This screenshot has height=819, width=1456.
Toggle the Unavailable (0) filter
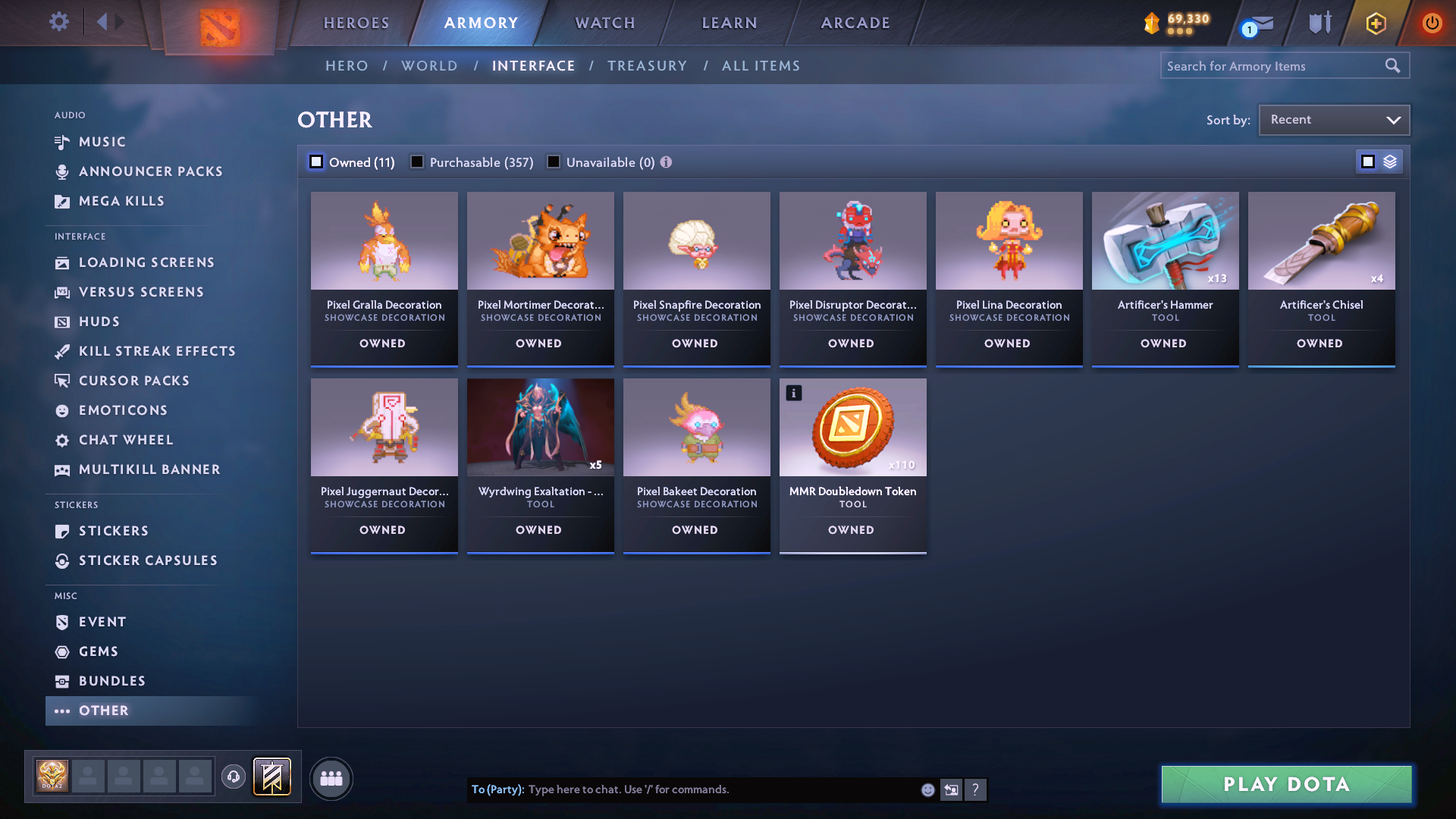[554, 162]
